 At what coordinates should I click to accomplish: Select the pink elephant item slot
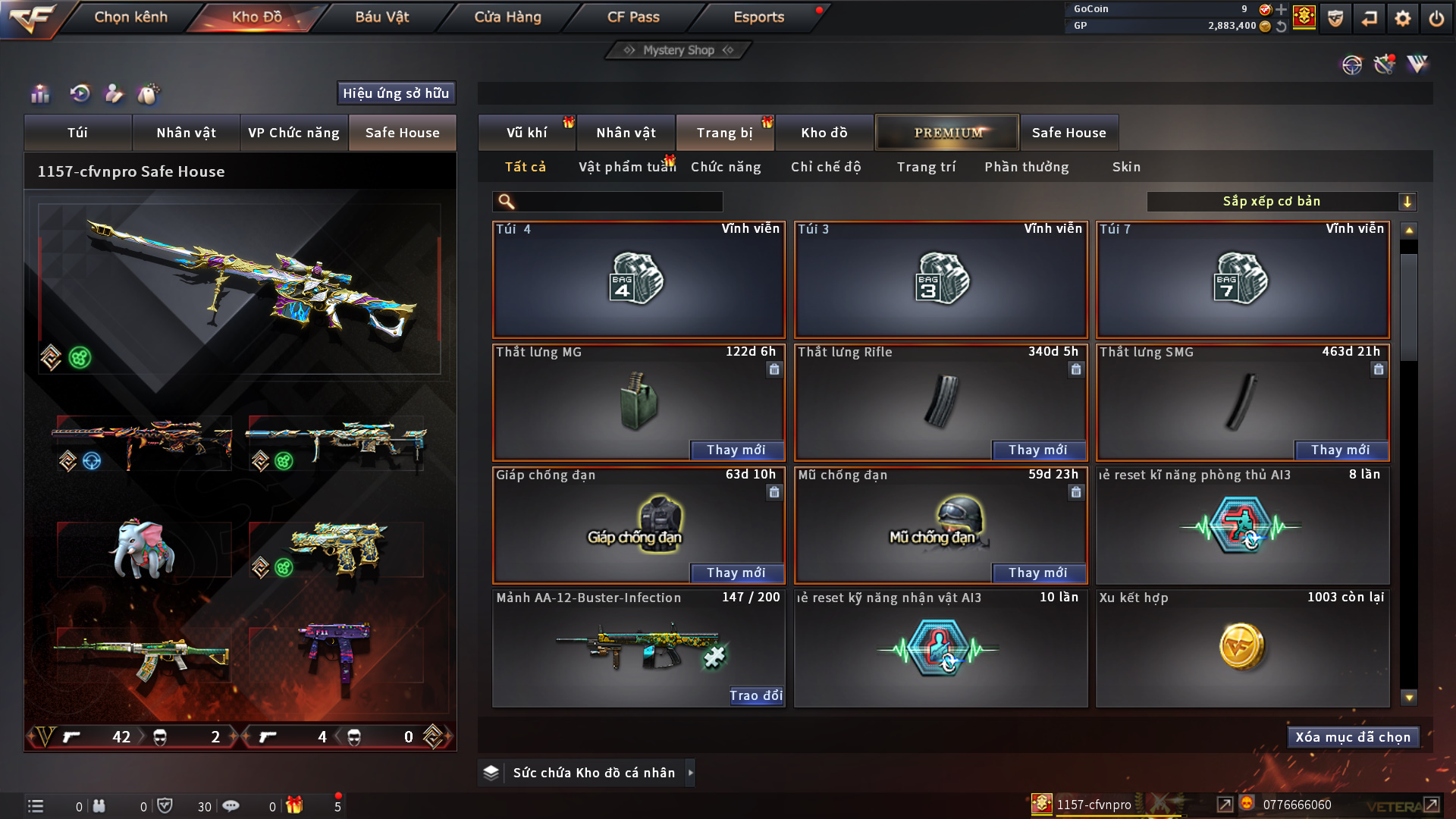[x=144, y=550]
